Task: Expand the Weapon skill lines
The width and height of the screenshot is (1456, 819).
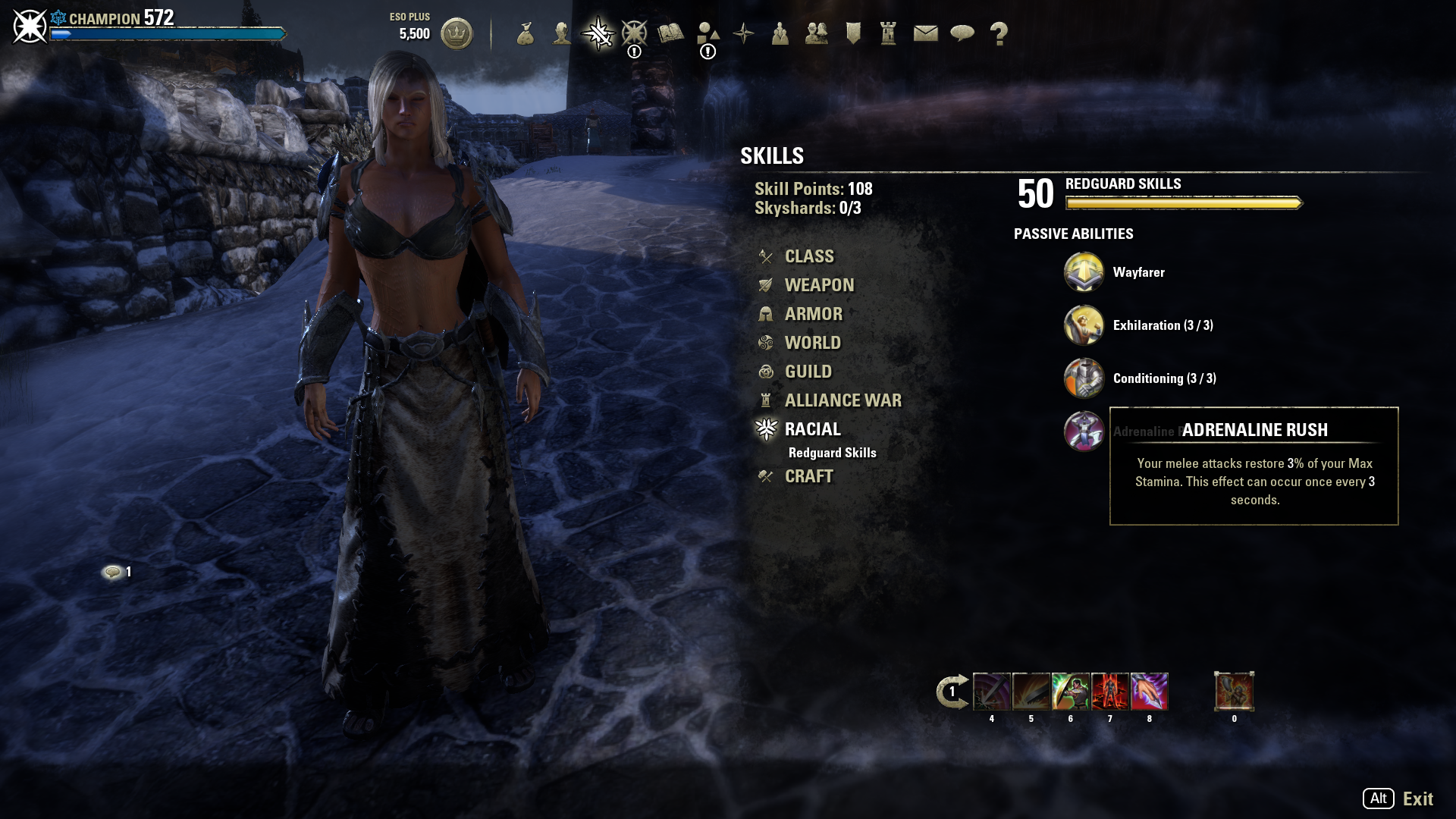Action: tap(818, 285)
